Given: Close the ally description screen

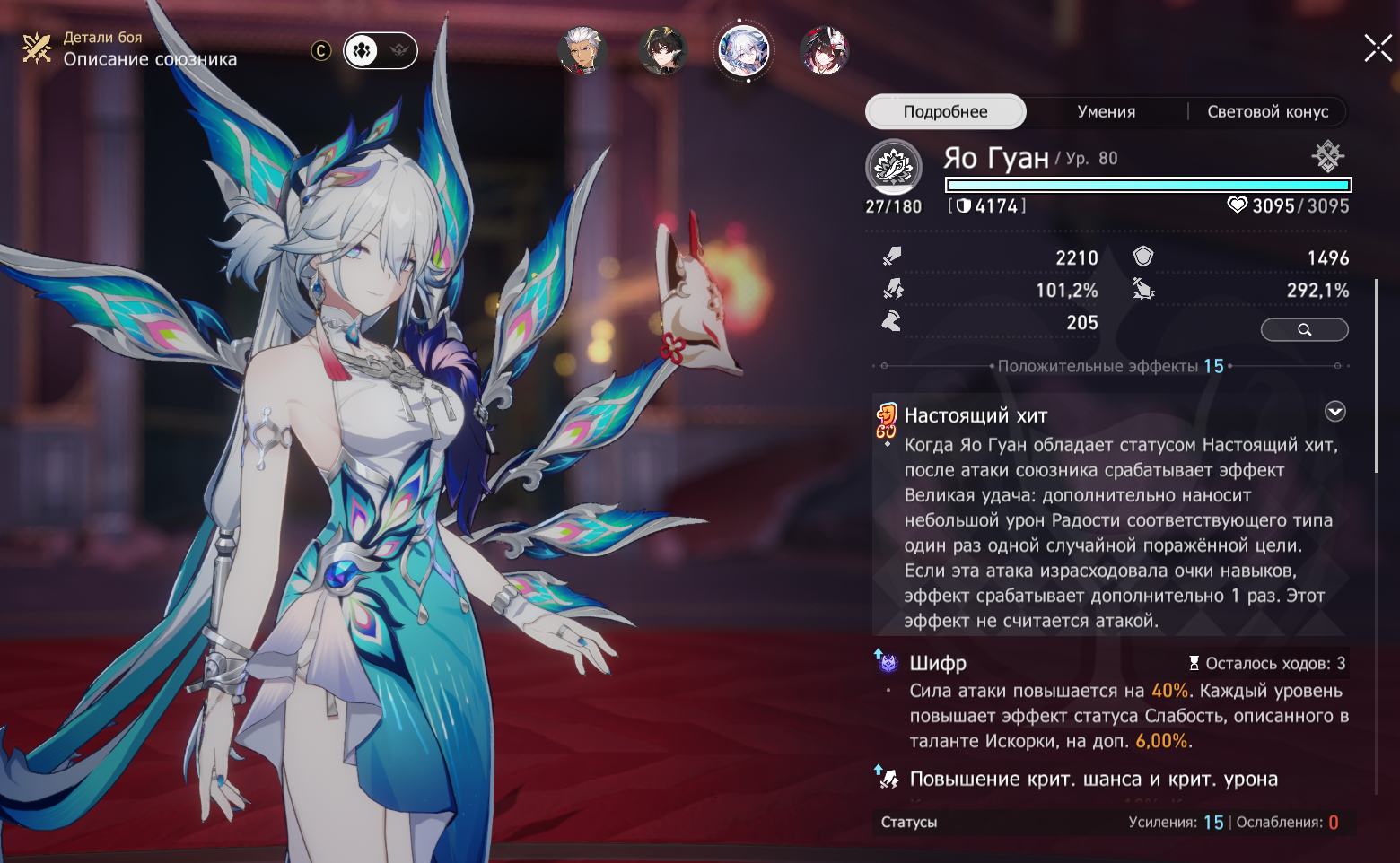Looking at the screenshot, I should click(1378, 48).
